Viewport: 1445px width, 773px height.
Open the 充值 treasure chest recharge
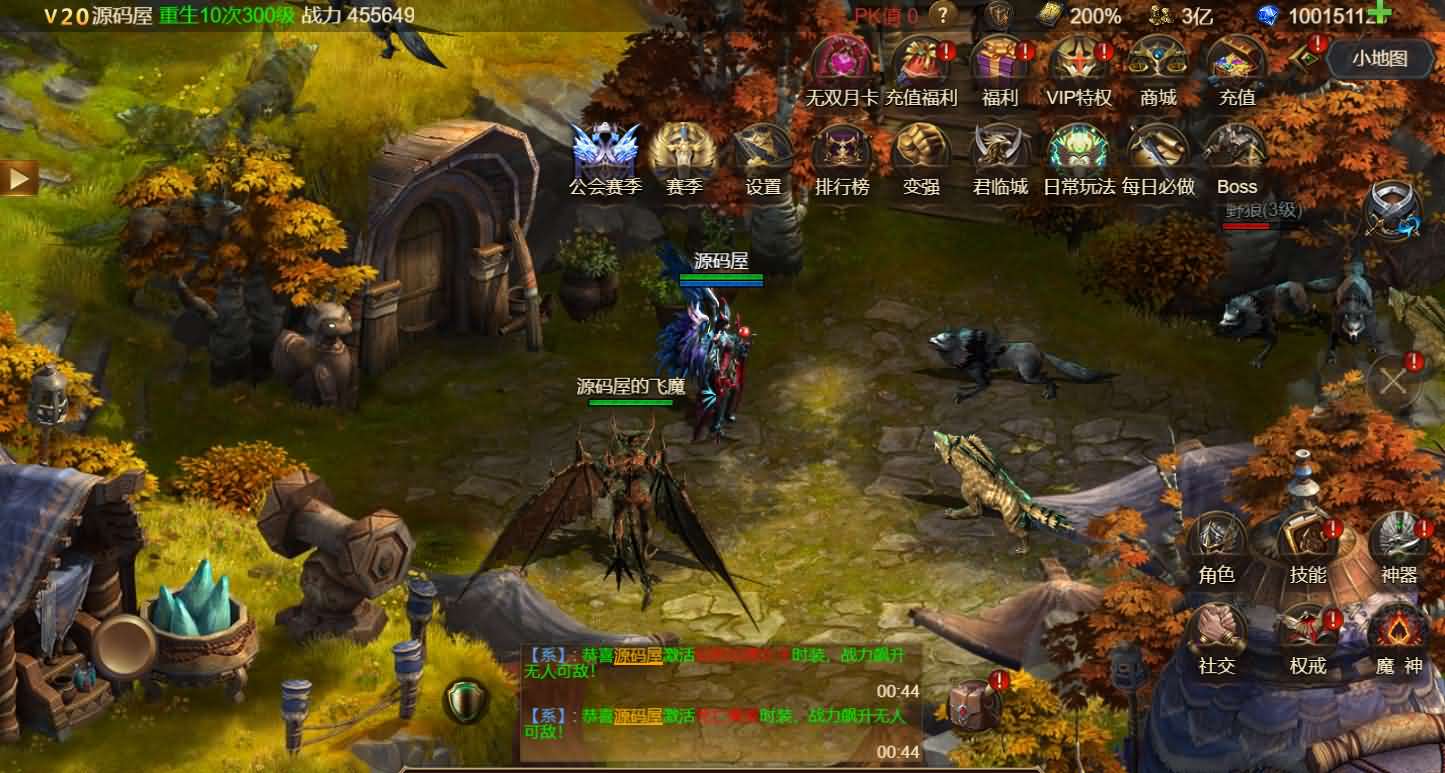(1237, 63)
